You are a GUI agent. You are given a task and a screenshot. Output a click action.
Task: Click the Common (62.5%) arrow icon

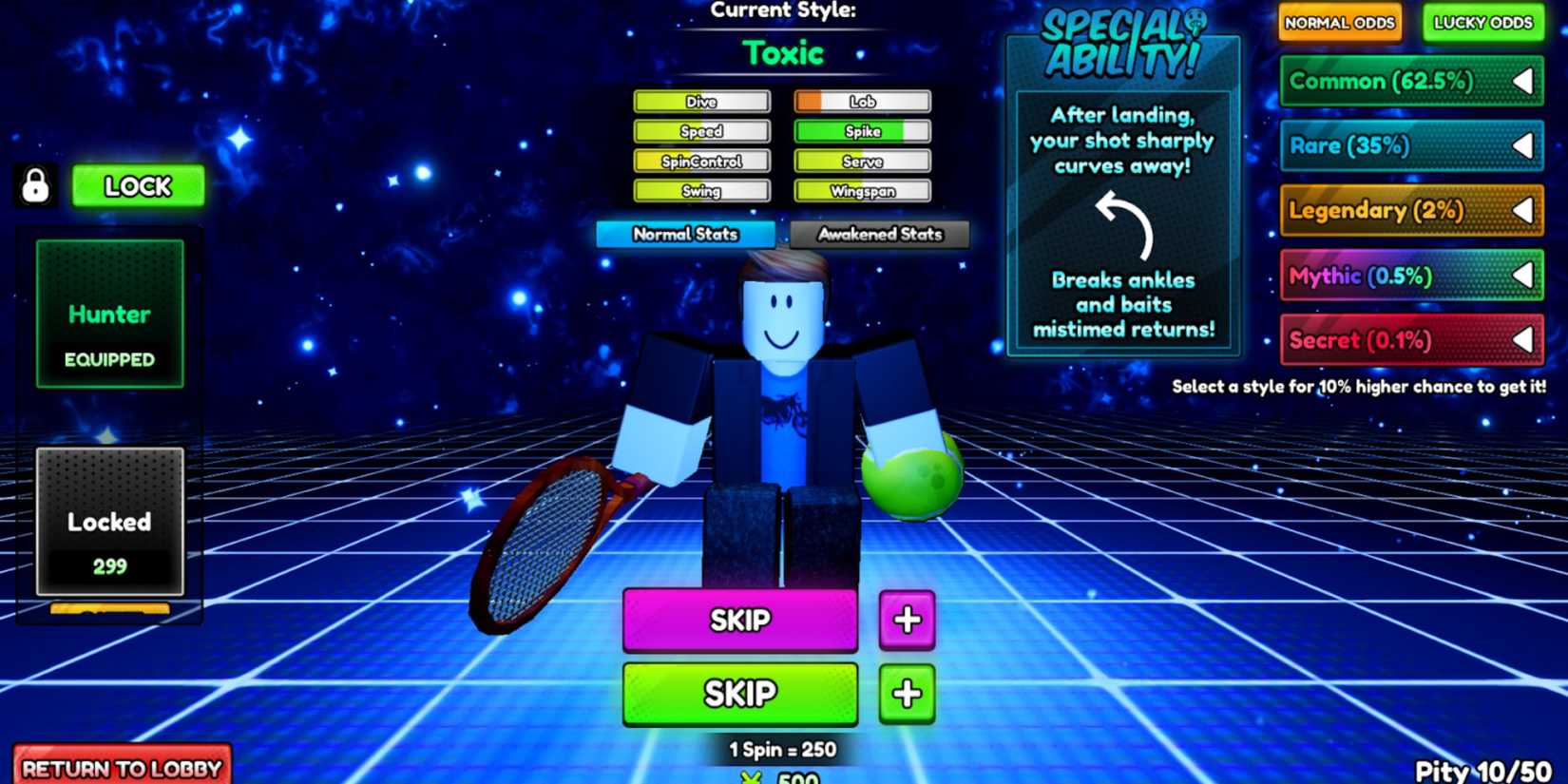coord(1525,82)
